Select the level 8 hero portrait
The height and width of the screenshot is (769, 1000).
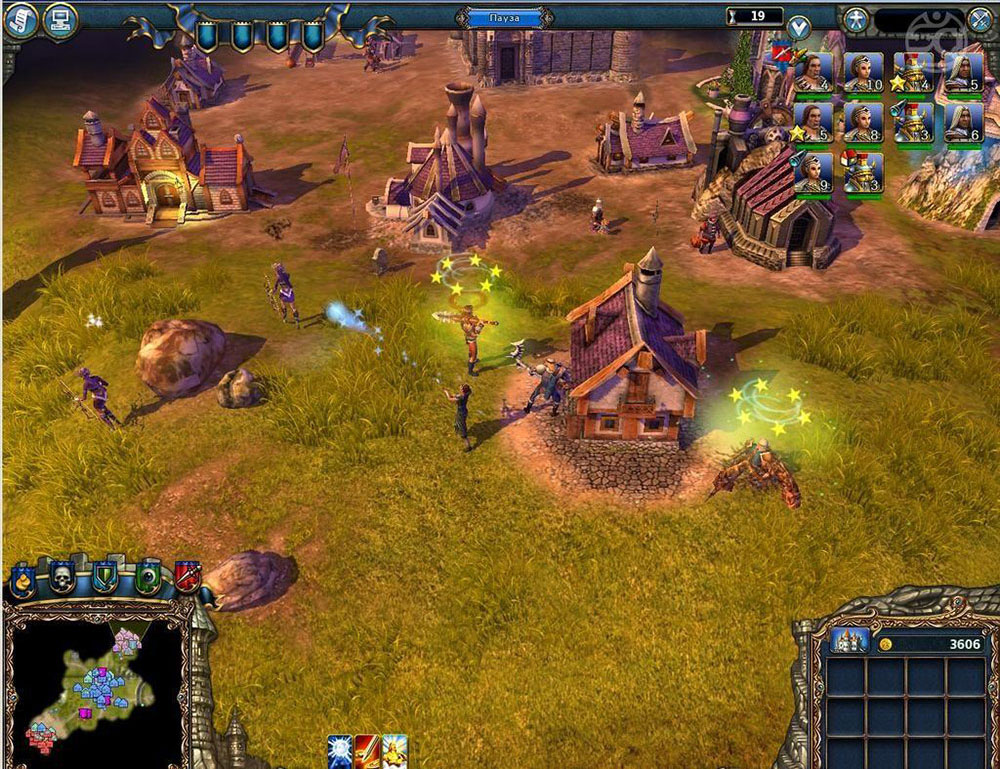863,122
